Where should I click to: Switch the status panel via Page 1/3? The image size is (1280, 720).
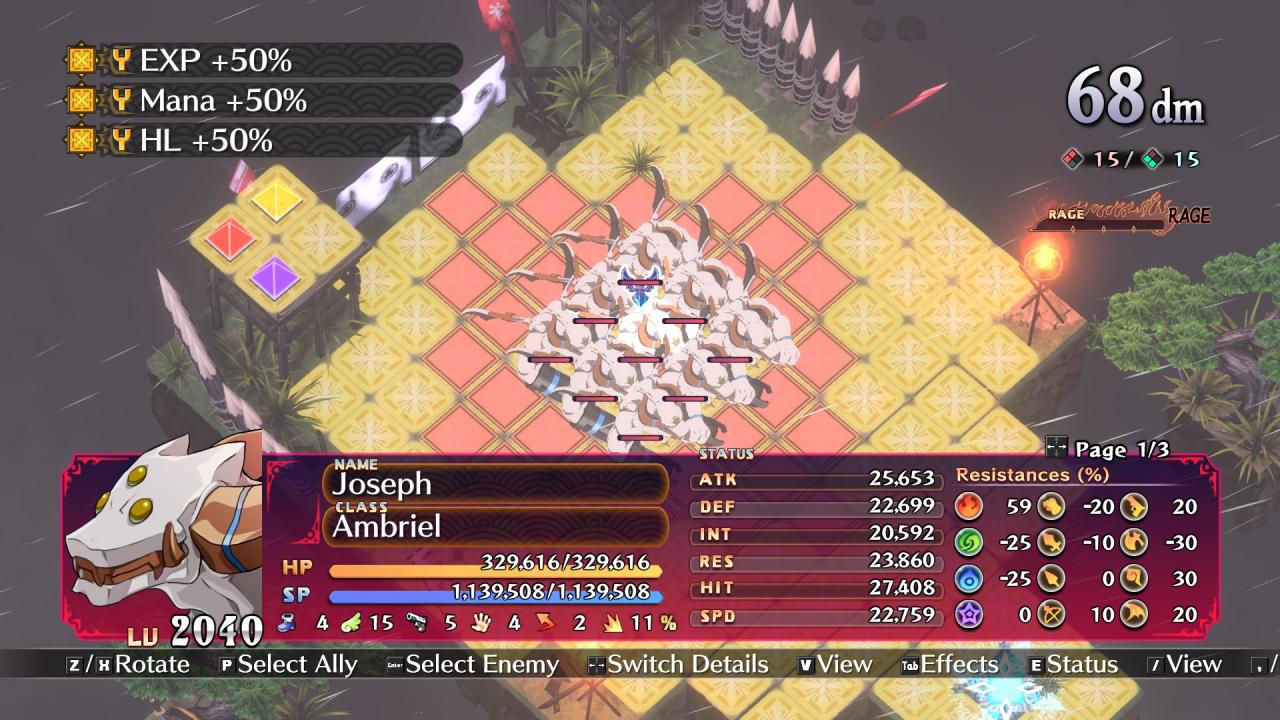(x=1106, y=450)
